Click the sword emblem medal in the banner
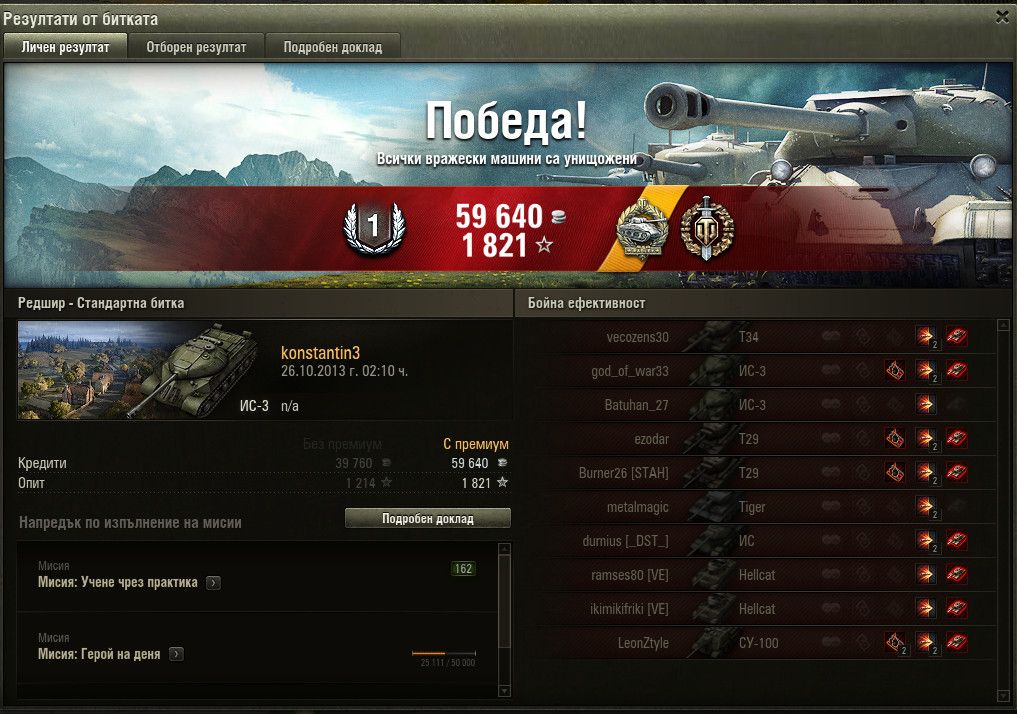Viewport: 1017px width, 714px height. tap(707, 227)
